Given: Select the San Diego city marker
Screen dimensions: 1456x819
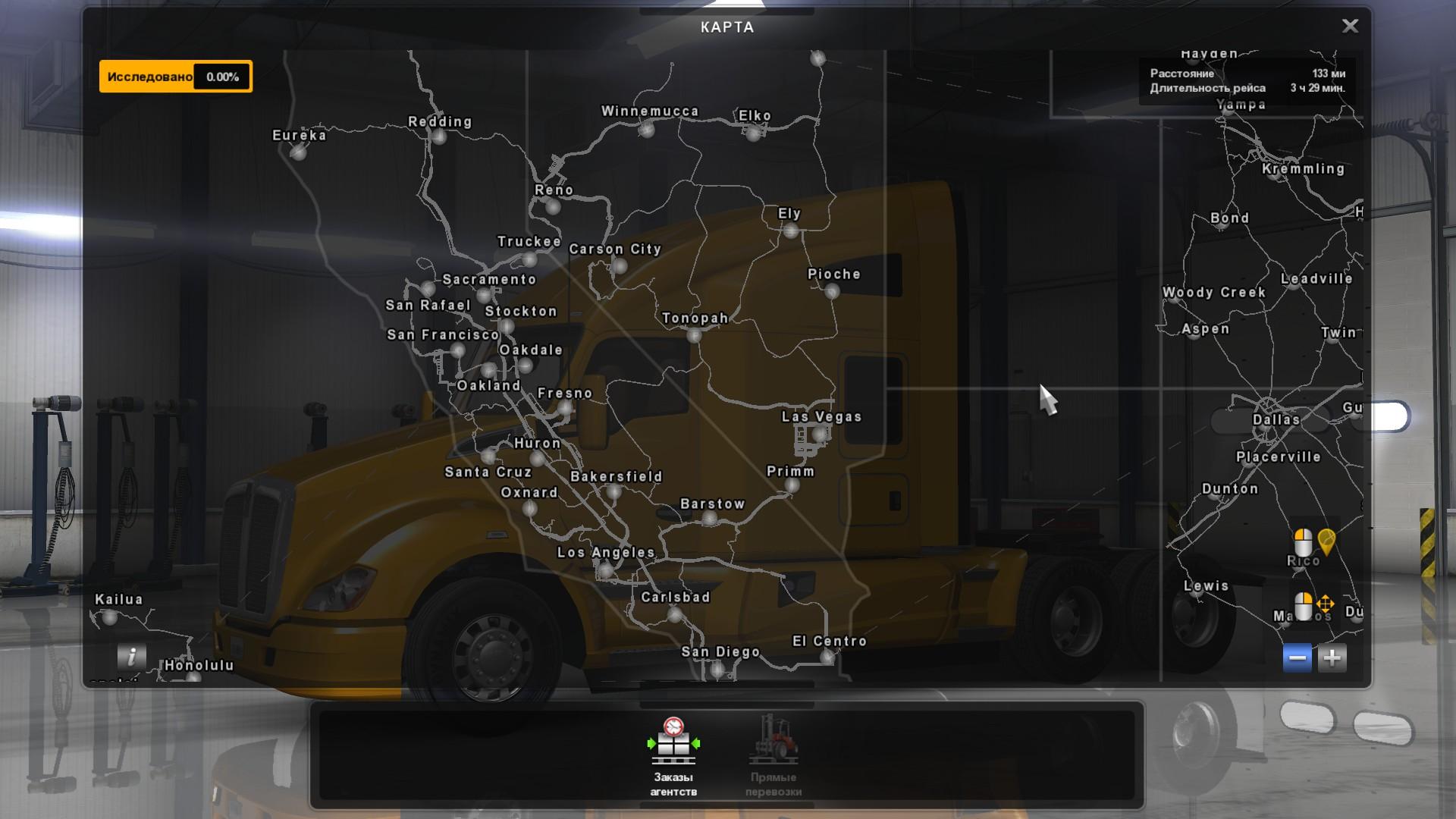Looking at the screenshot, I should pyautogui.click(x=717, y=669).
